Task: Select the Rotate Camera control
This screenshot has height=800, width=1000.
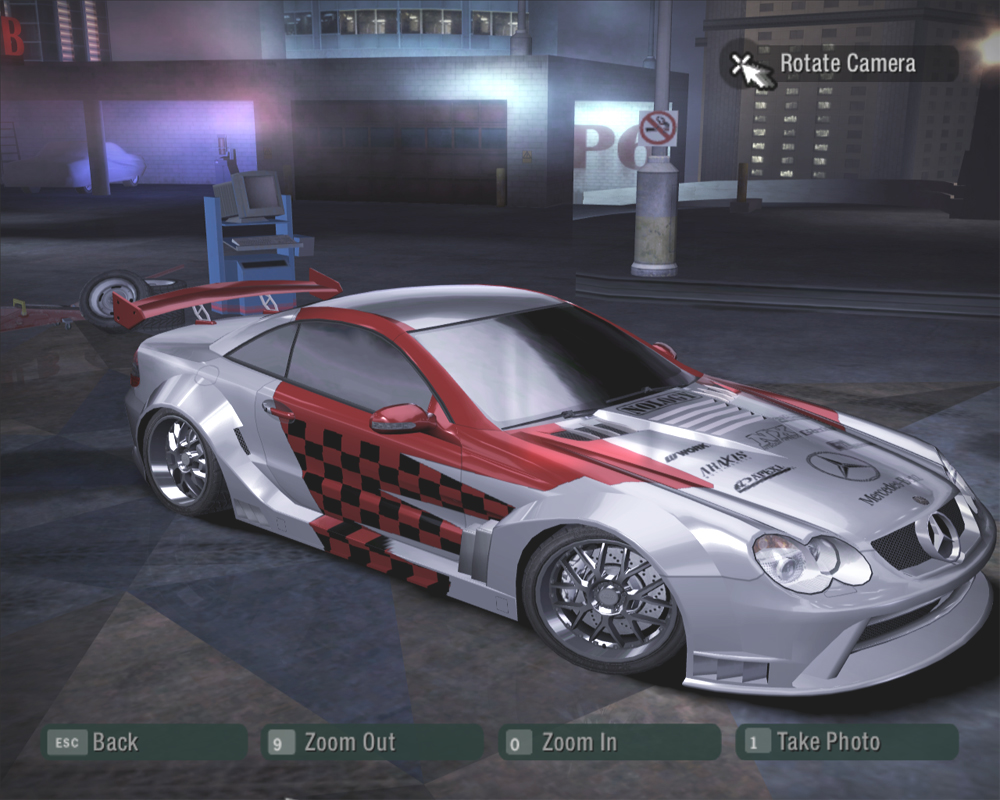Action: tap(838, 64)
